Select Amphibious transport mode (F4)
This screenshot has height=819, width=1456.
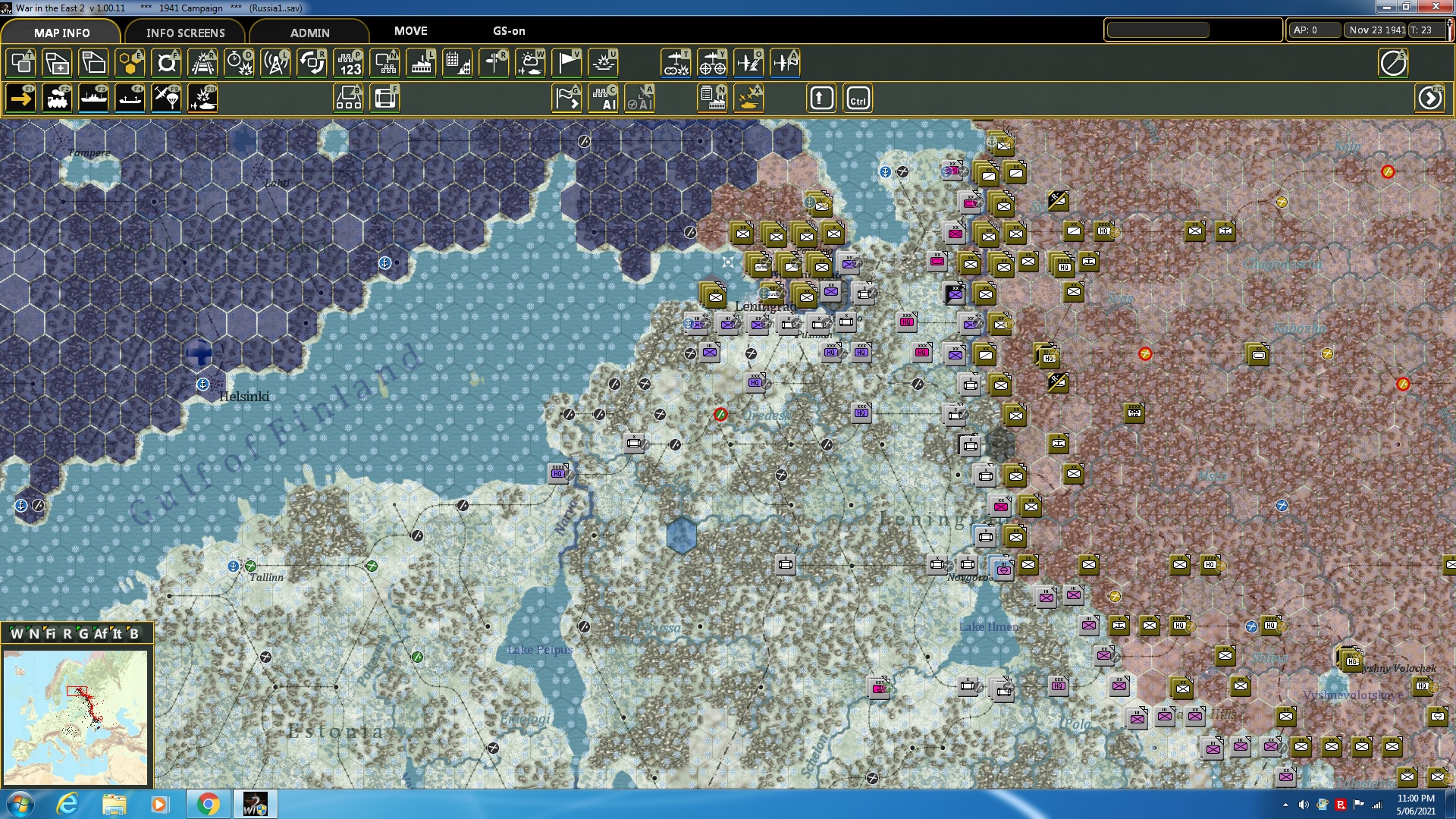130,98
